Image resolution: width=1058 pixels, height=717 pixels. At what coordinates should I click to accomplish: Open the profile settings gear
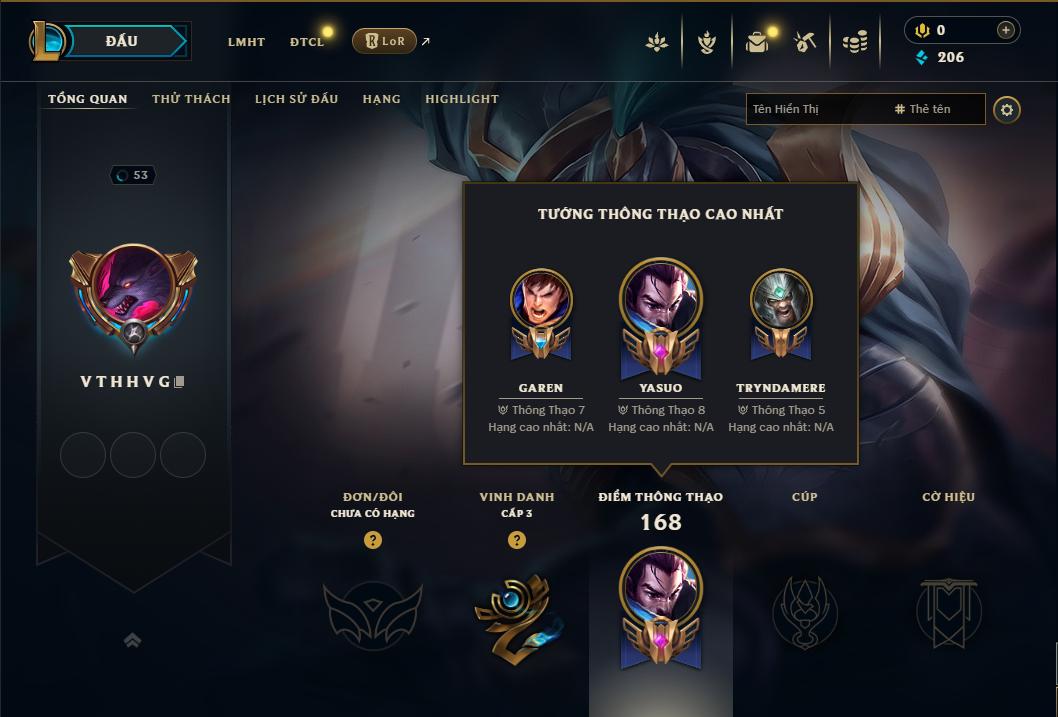1007,109
